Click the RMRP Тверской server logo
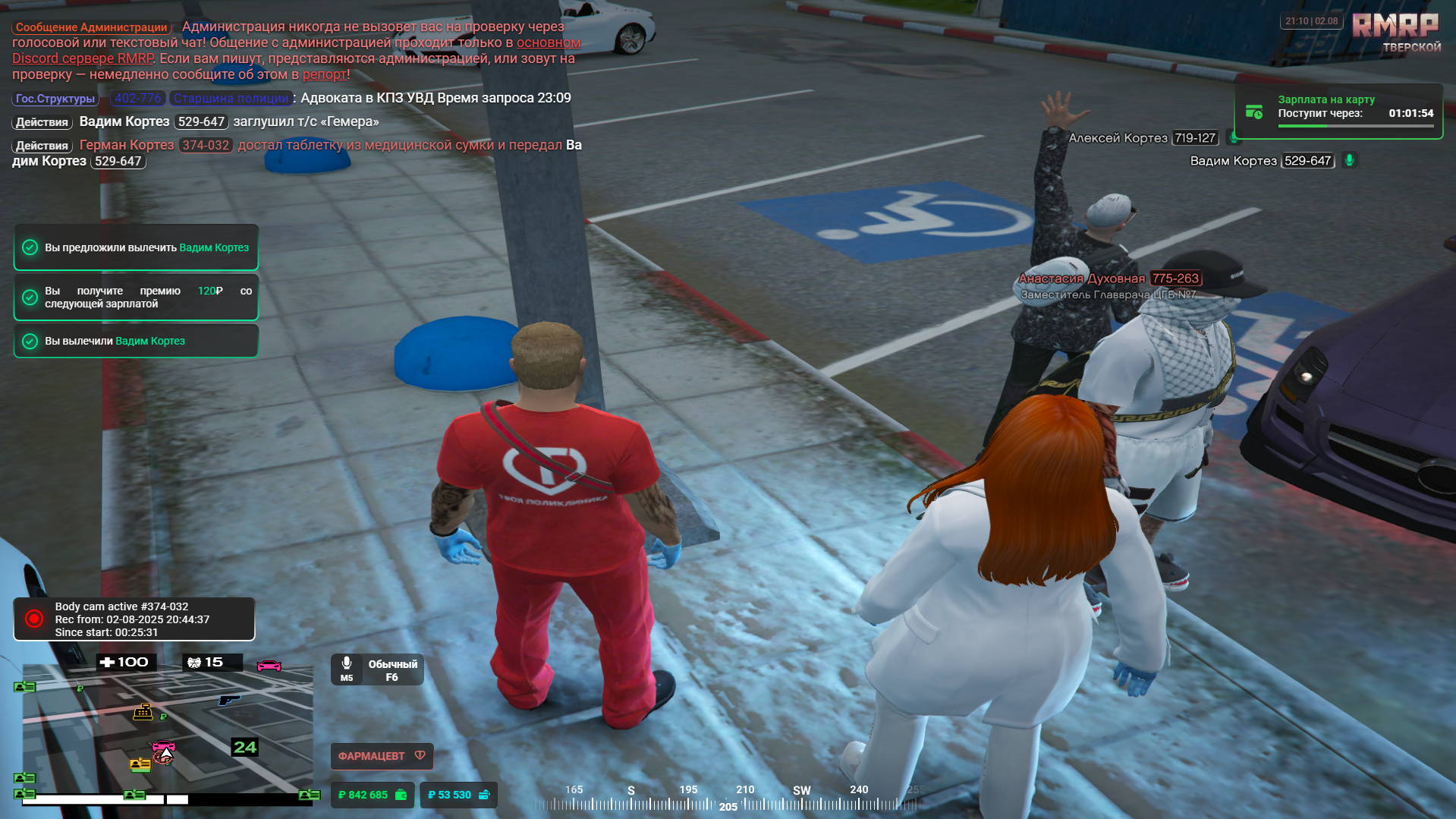This screenshot has width=1456, height=819. click(1396, 32)
